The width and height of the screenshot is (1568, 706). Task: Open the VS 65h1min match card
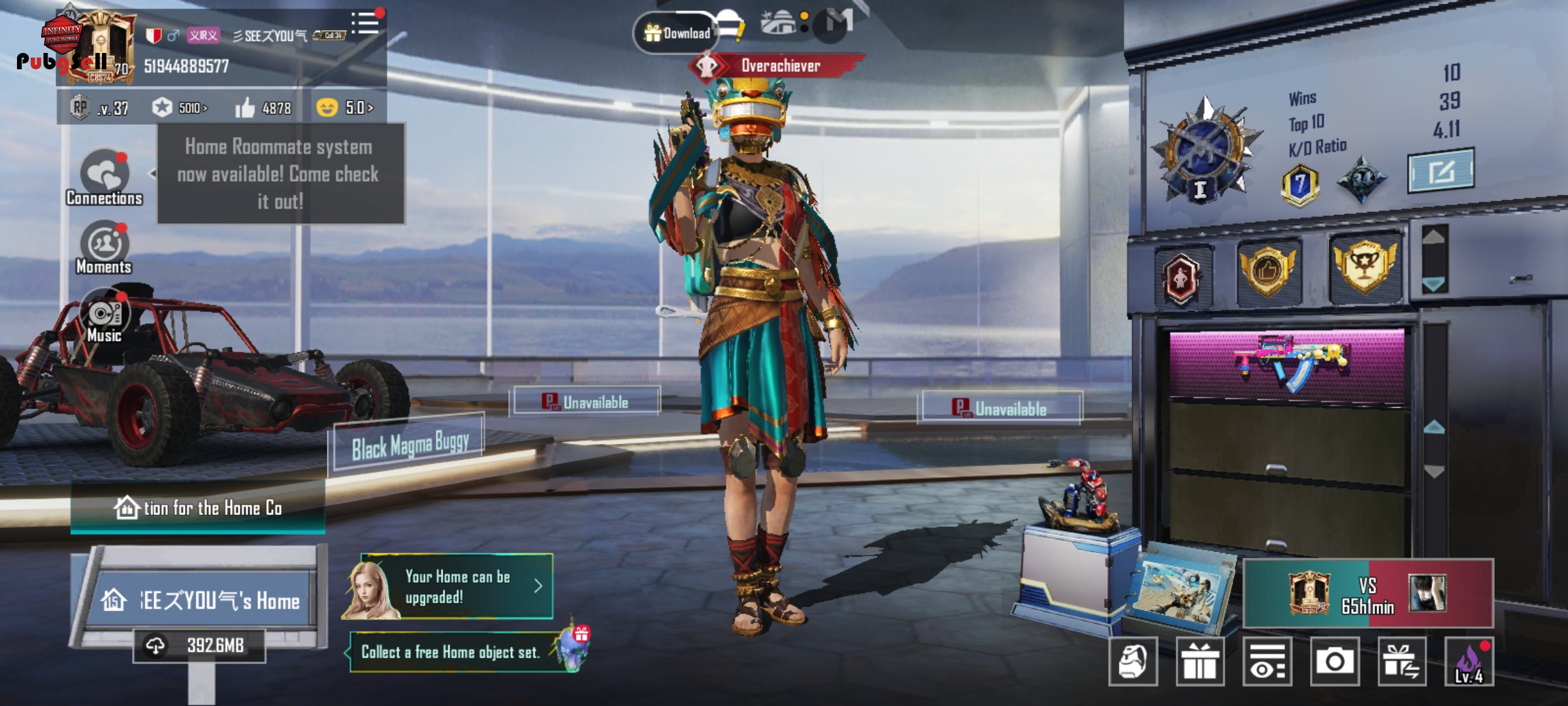pos(1368,594)
